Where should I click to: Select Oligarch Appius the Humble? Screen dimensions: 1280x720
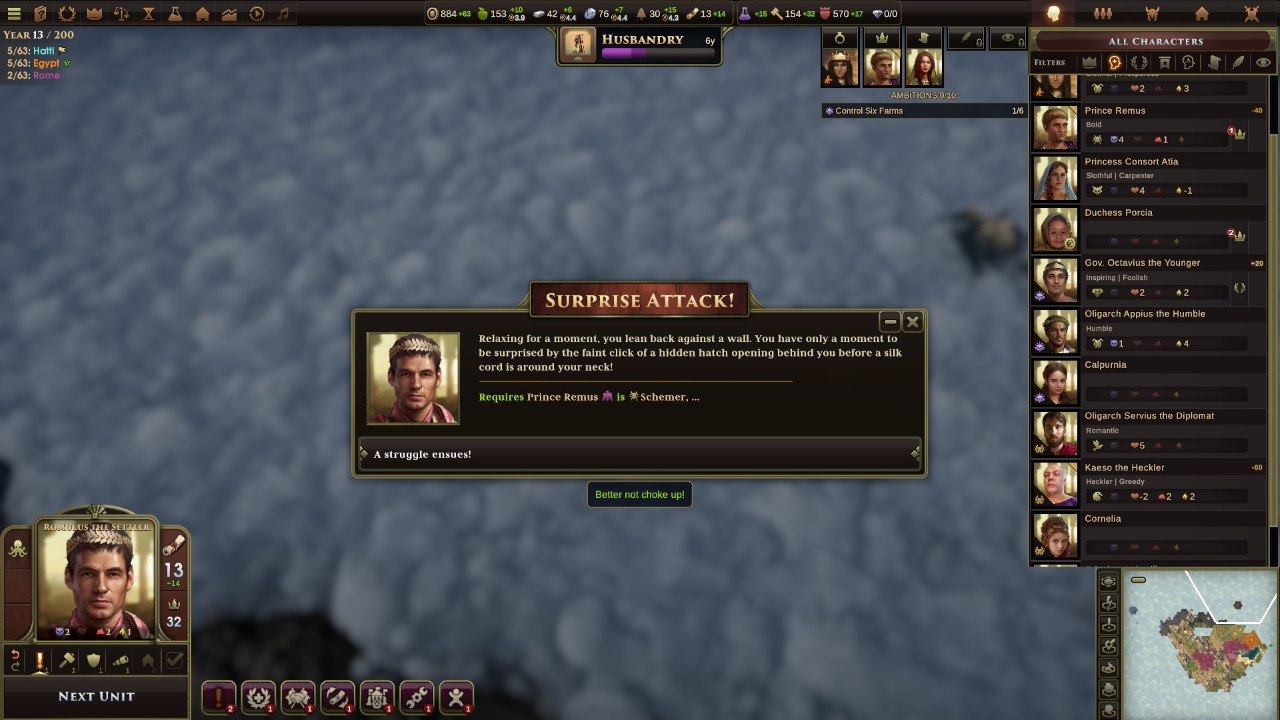point(1148,330)
